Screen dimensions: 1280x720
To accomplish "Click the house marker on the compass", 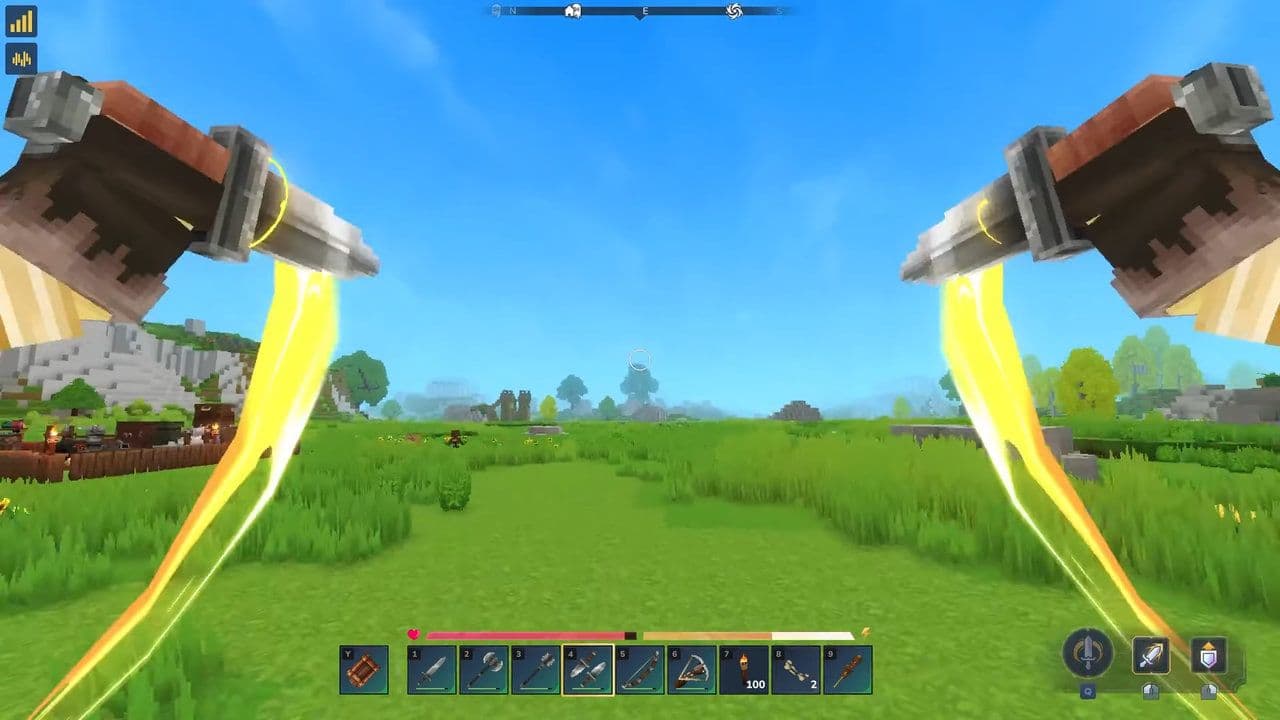I will click(x=572, y=11).
